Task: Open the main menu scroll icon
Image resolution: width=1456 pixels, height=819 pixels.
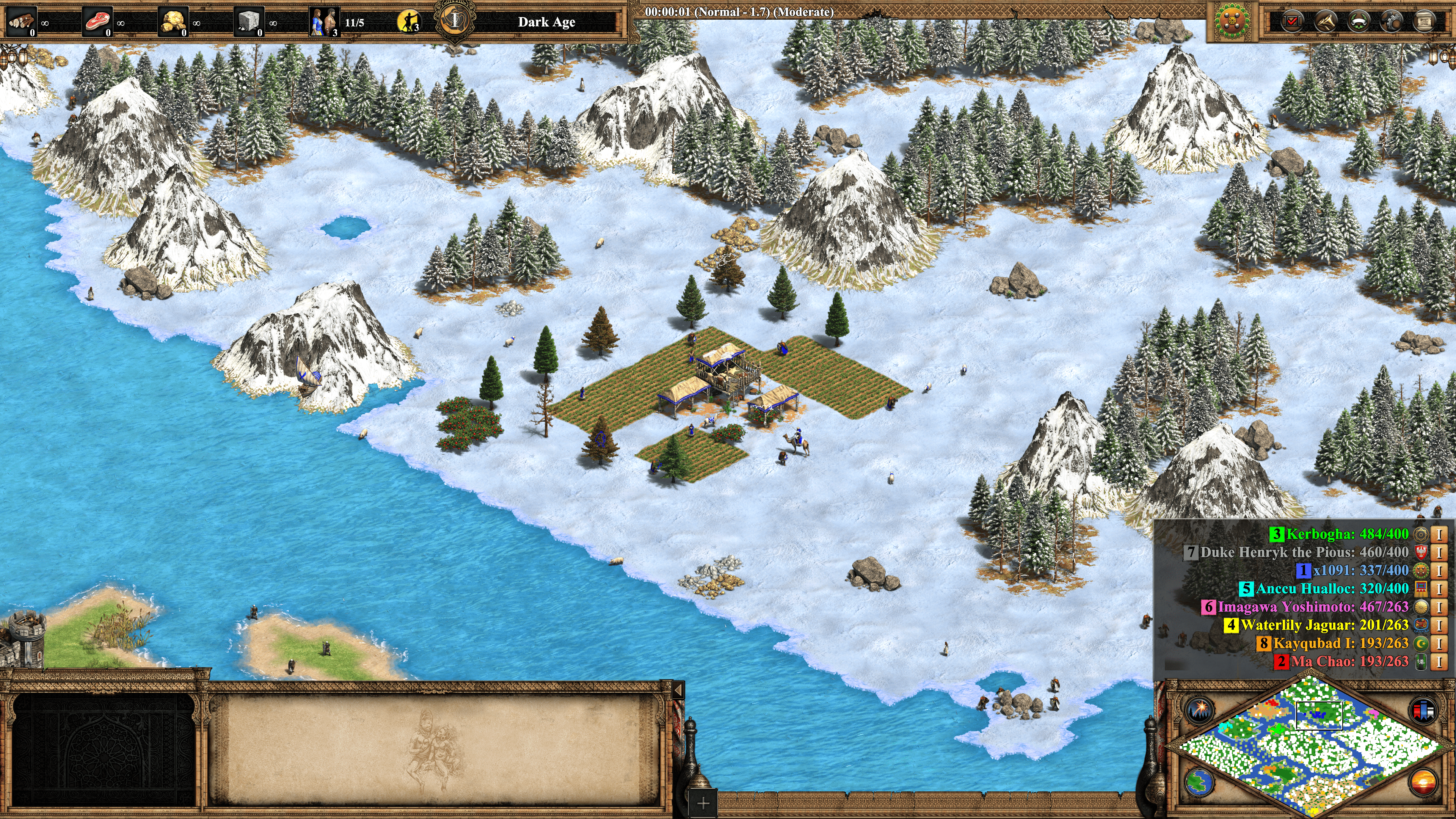Action: 1425,22
